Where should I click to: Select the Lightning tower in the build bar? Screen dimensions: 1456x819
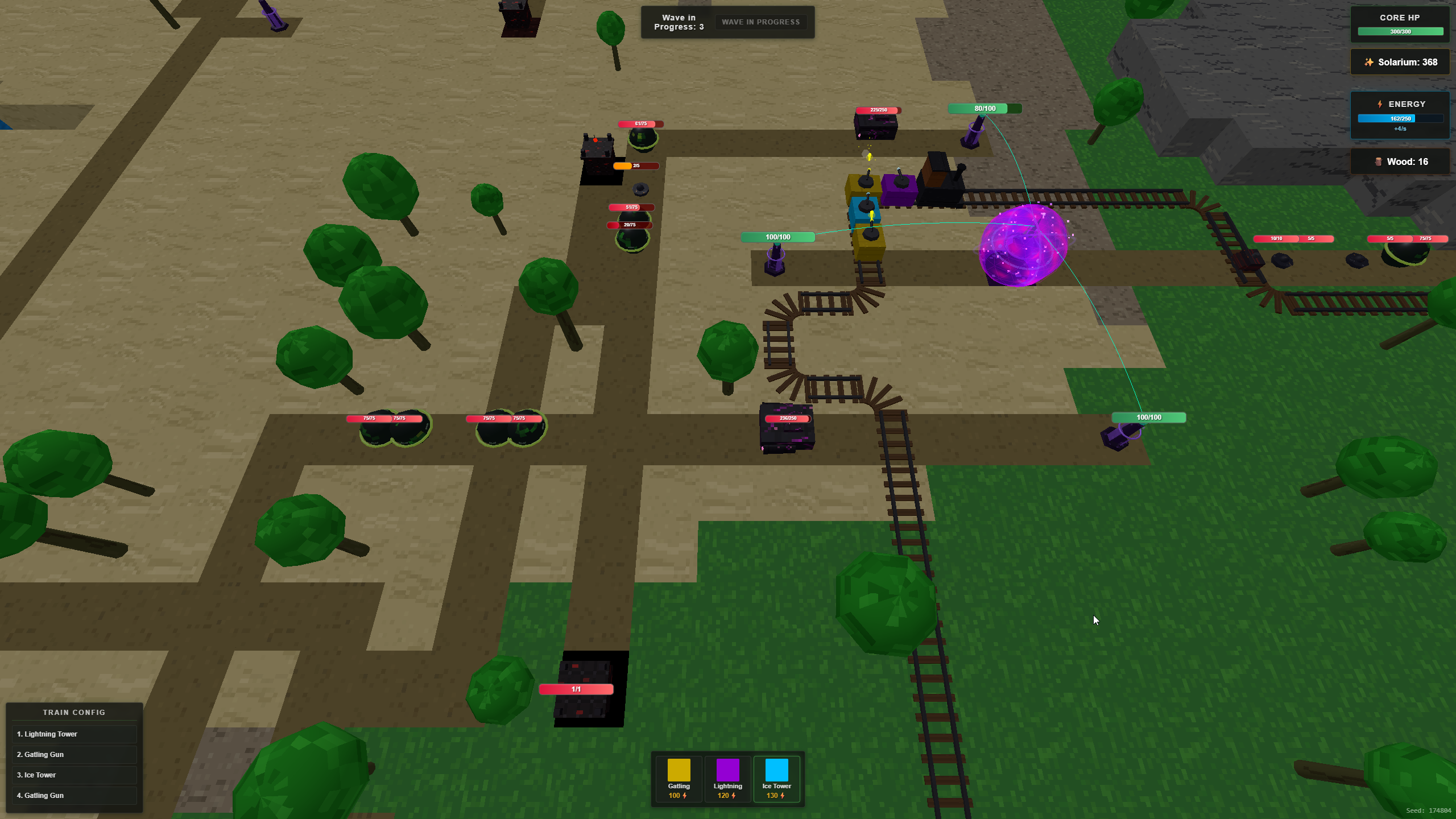(x=728, y=779)
